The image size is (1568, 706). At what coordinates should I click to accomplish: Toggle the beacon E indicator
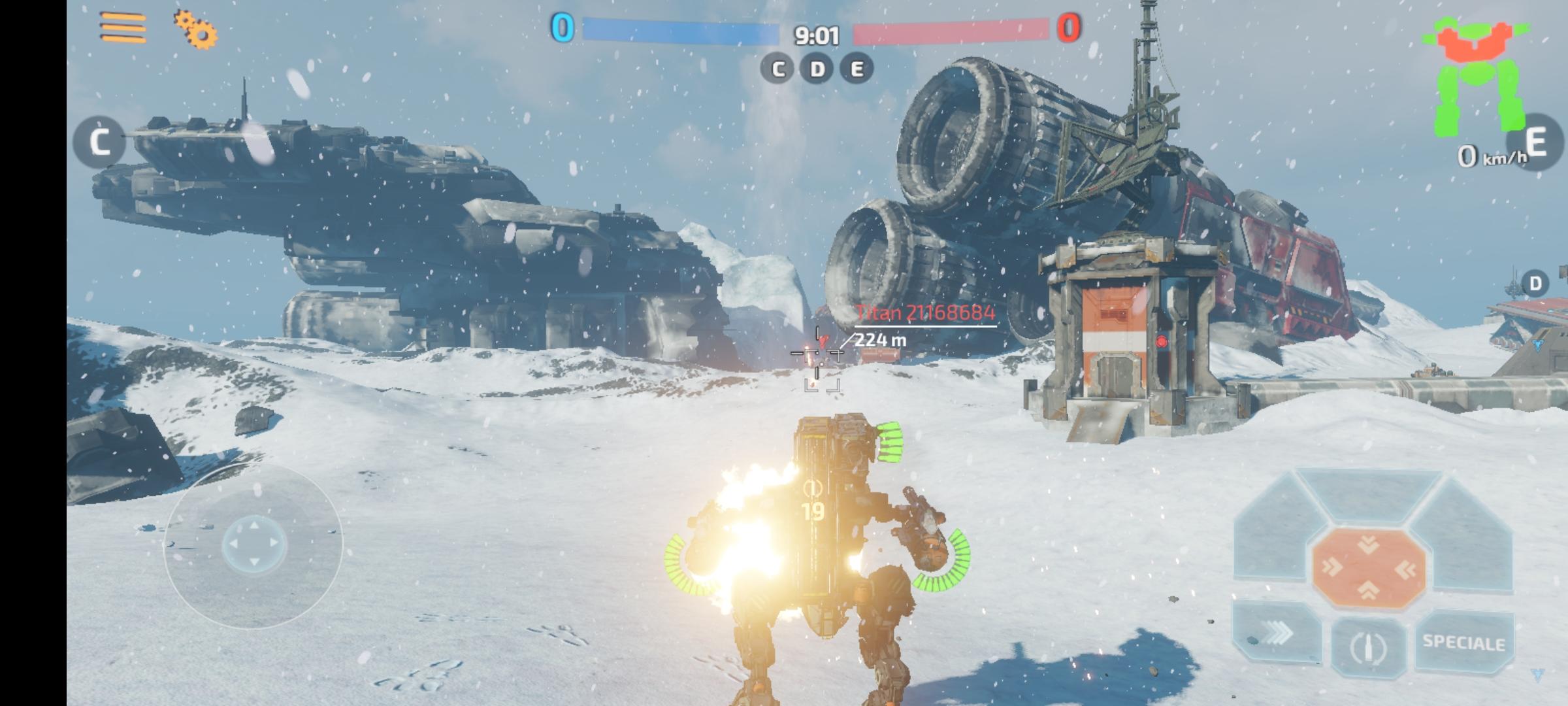pyautogui.click(x=858, y=68)
